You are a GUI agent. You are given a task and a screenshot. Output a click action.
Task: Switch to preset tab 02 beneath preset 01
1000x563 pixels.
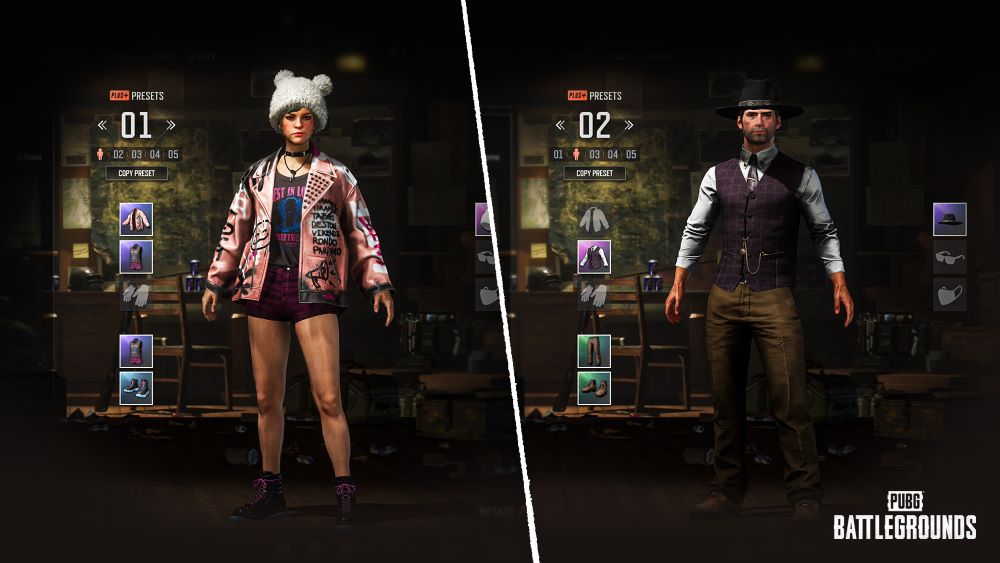tap(118, 154)
